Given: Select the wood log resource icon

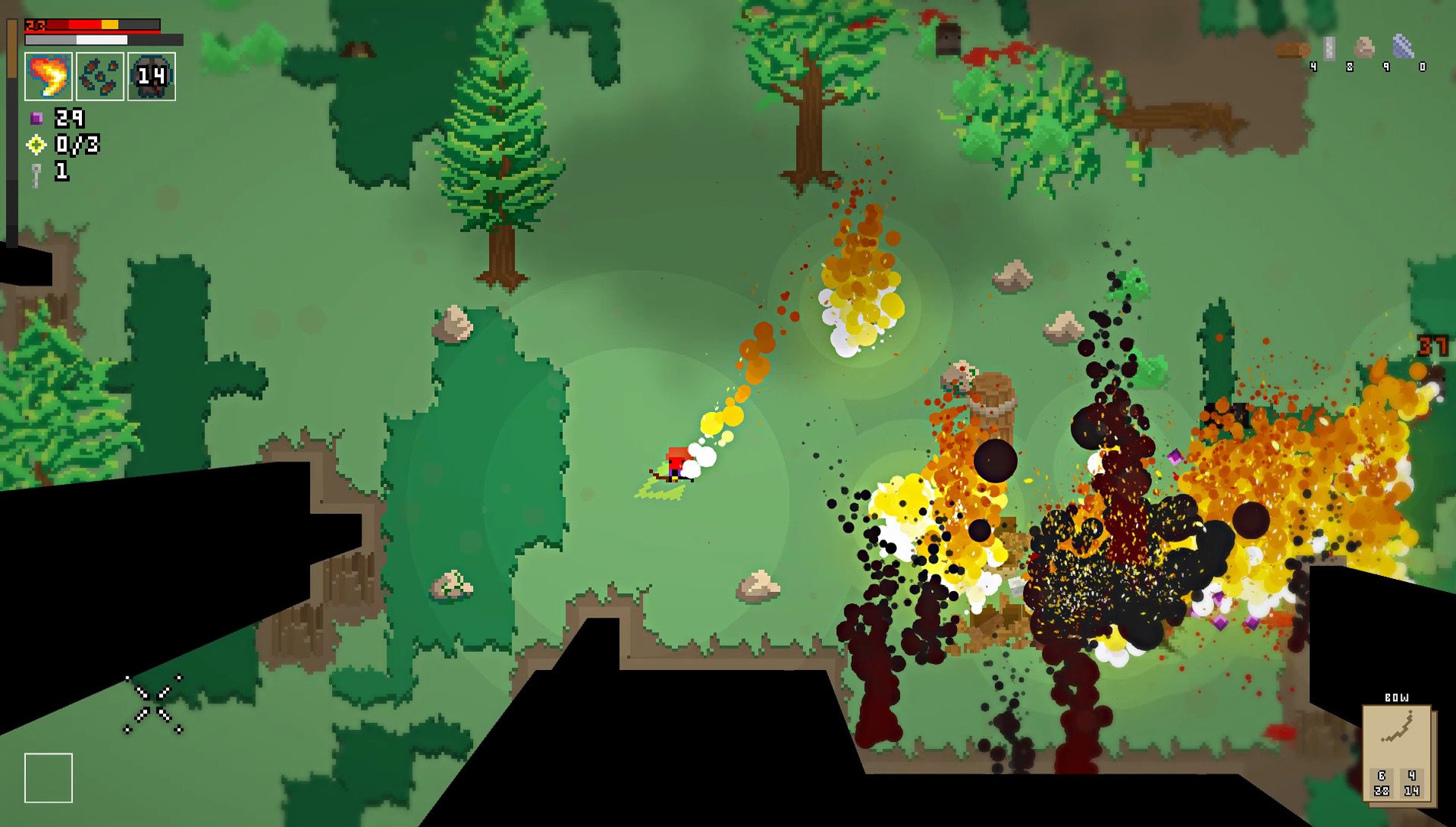Looking at the screenshot, I should pos(1292,50).
